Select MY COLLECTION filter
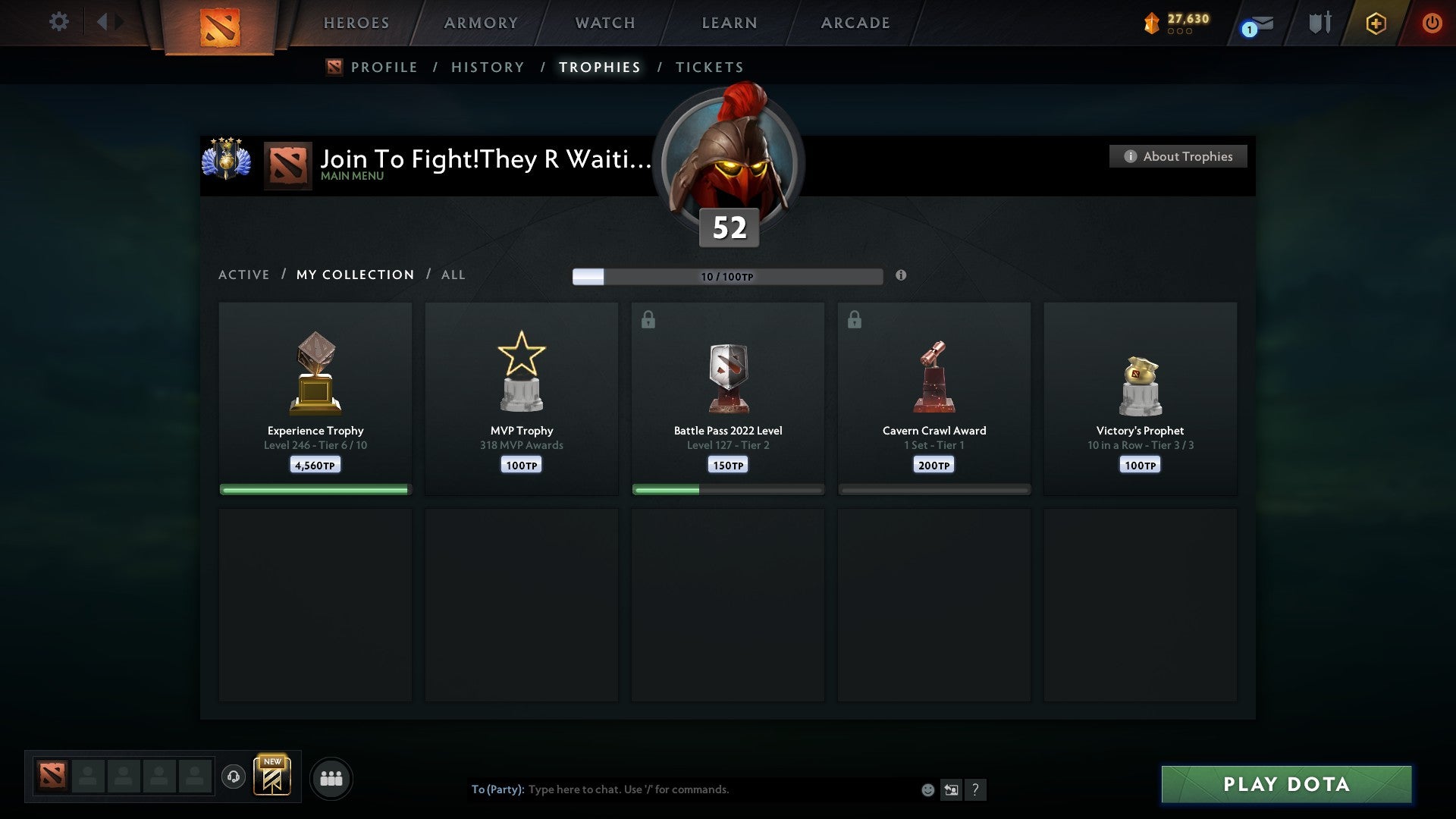Viewport: 1456px width, 819px height. 354,275
